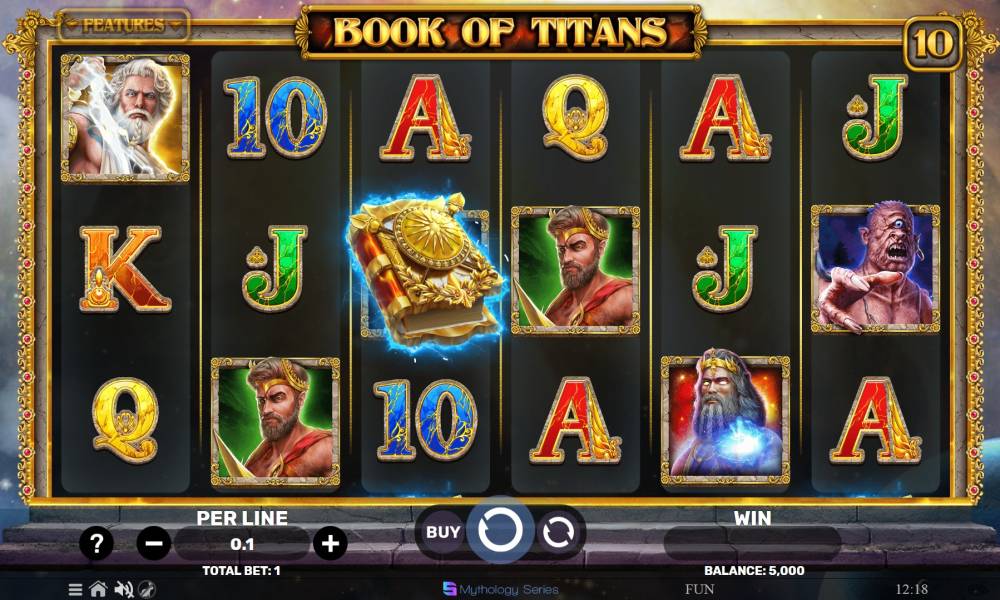Activate the autoplay button

[x=558, y=532]
